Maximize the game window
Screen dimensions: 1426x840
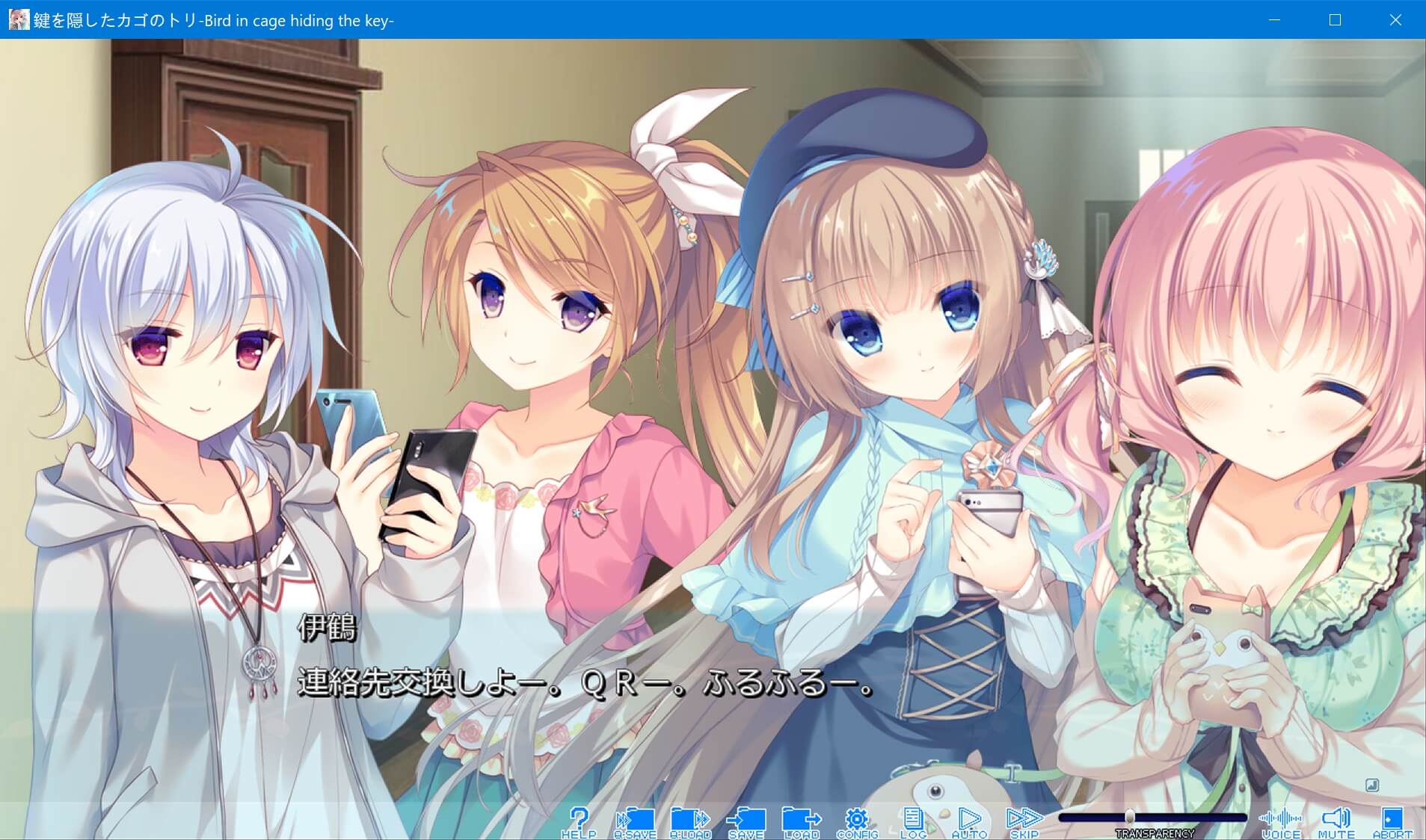click(x=1334, y=20)
